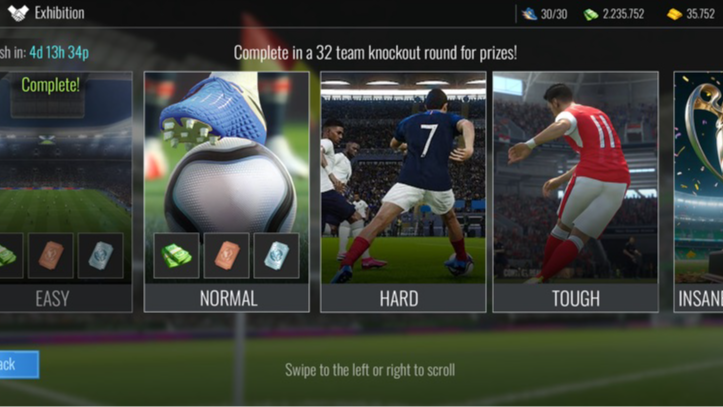This screenshot has height=407, width=723.
Task: Open the gold bars currency counter
Action: click(691, 14)
